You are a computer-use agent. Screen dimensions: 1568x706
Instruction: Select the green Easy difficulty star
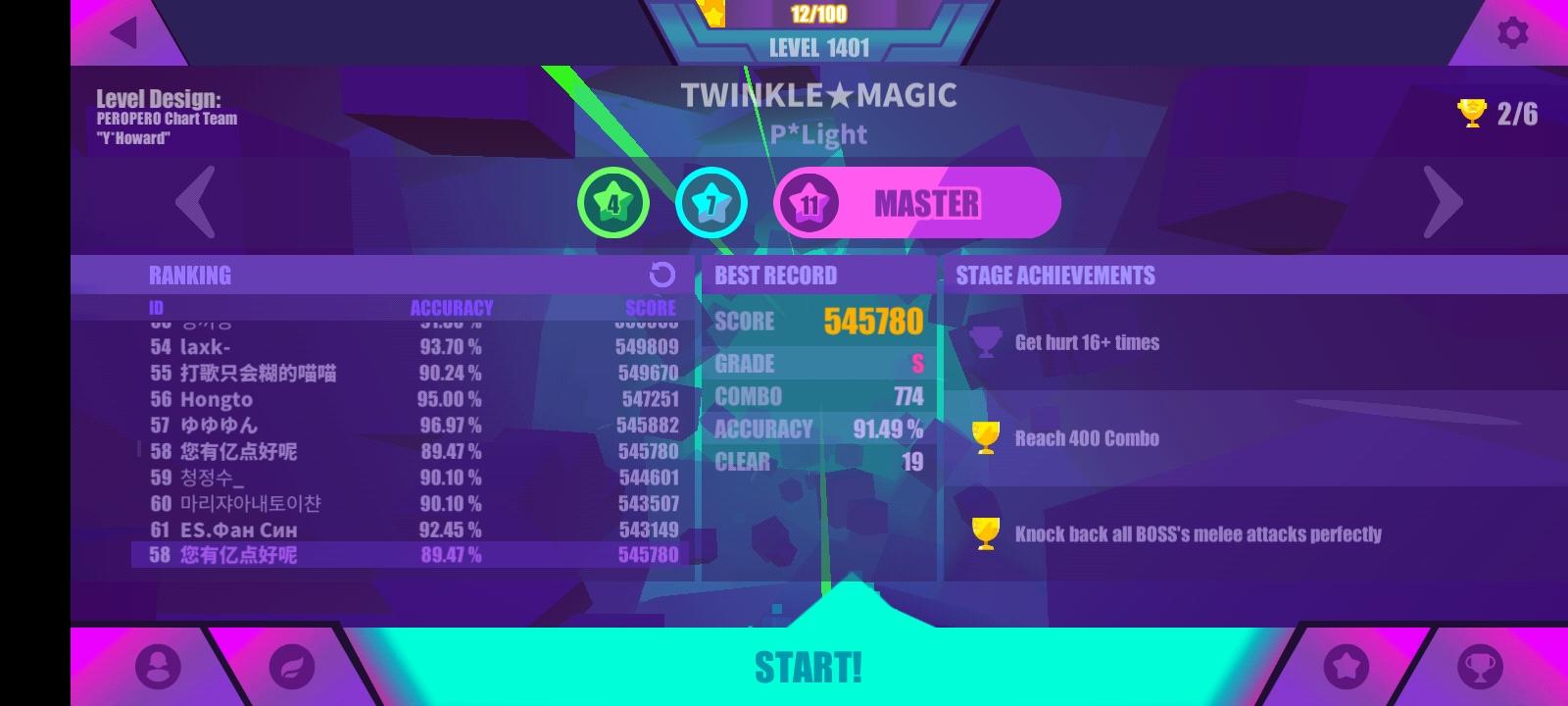pyautogui.click(x=612, y=202)
